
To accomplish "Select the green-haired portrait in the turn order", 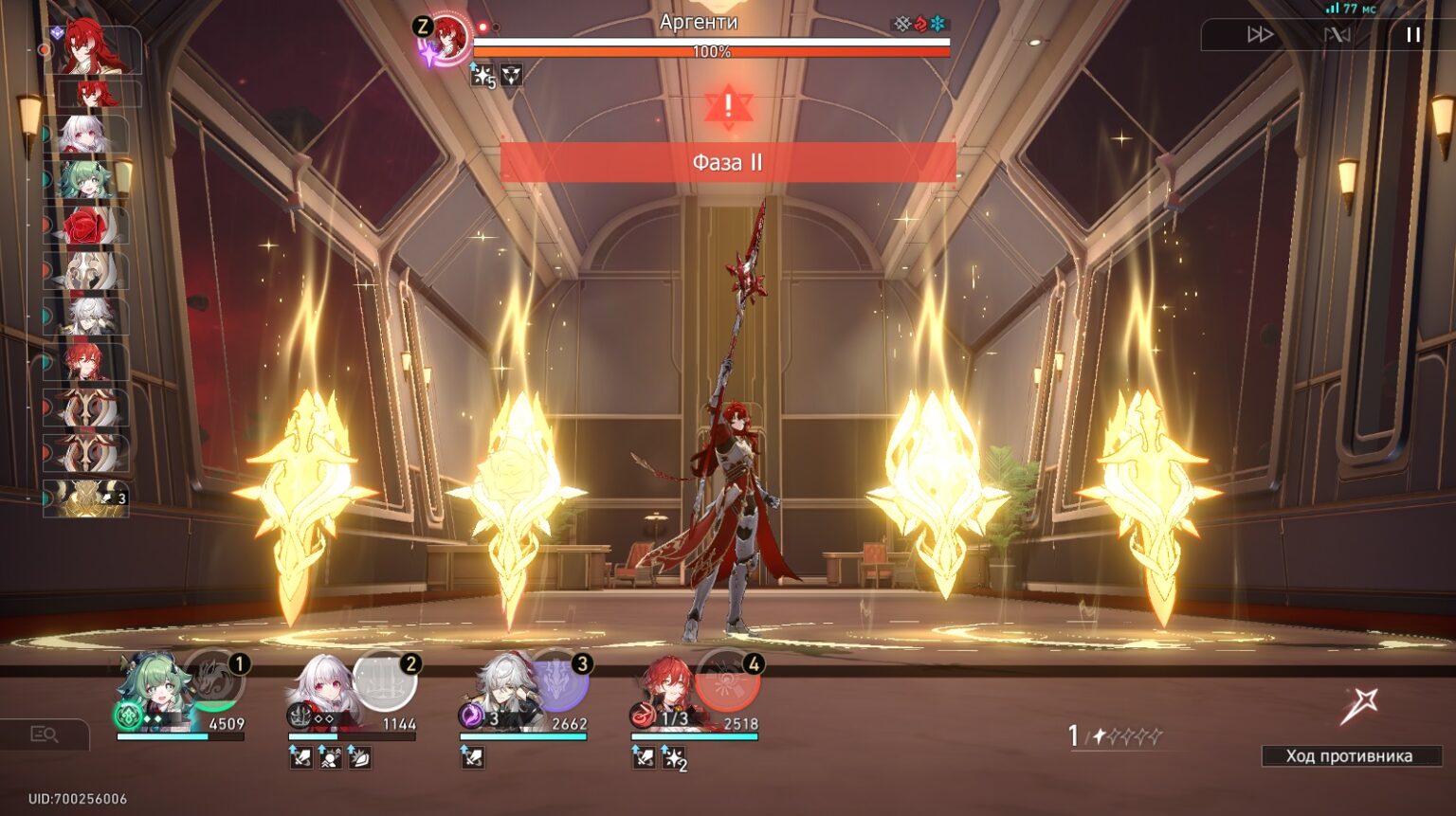I will [x=86, y=180].
